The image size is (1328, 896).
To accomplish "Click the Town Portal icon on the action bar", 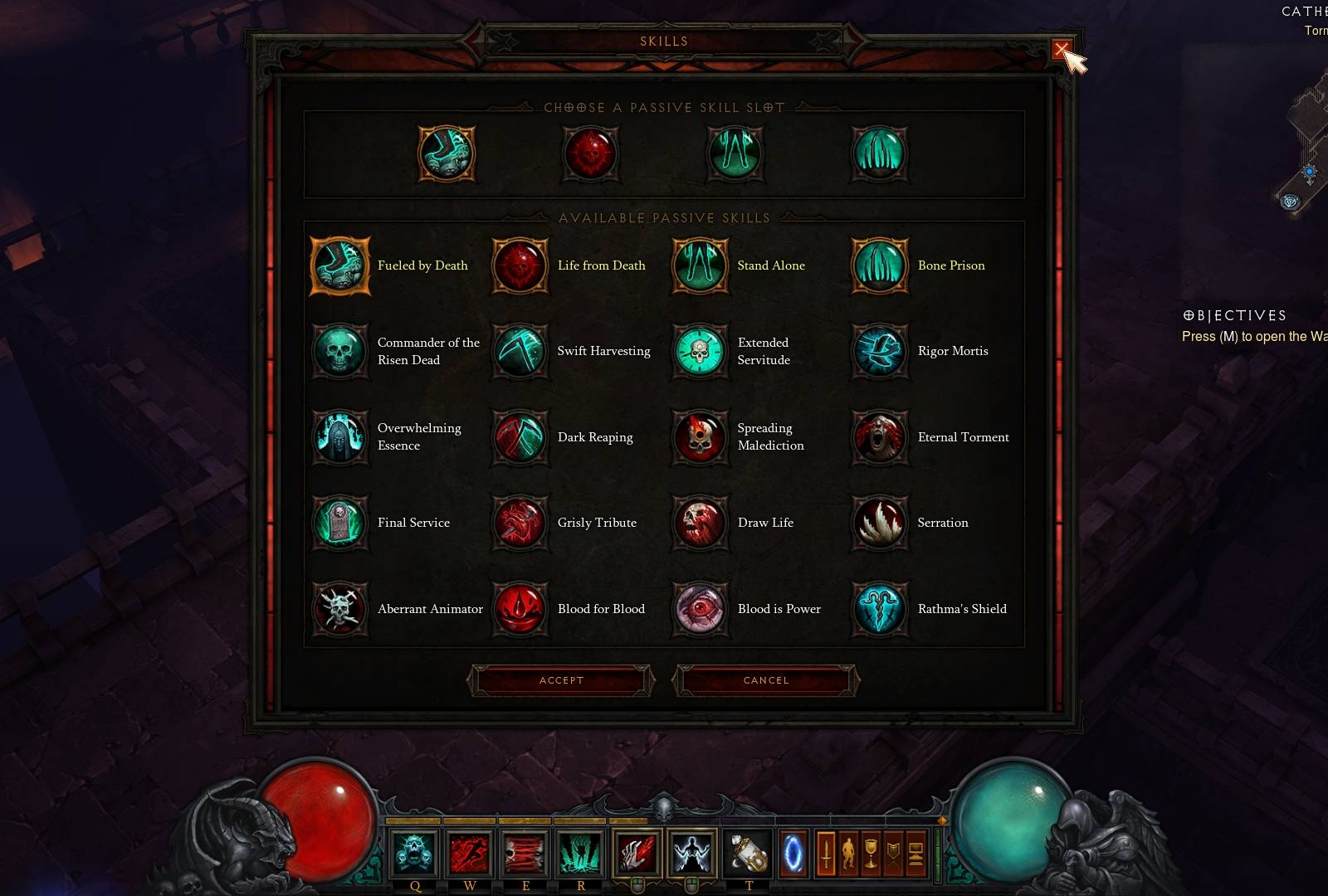I will point(793,852).
